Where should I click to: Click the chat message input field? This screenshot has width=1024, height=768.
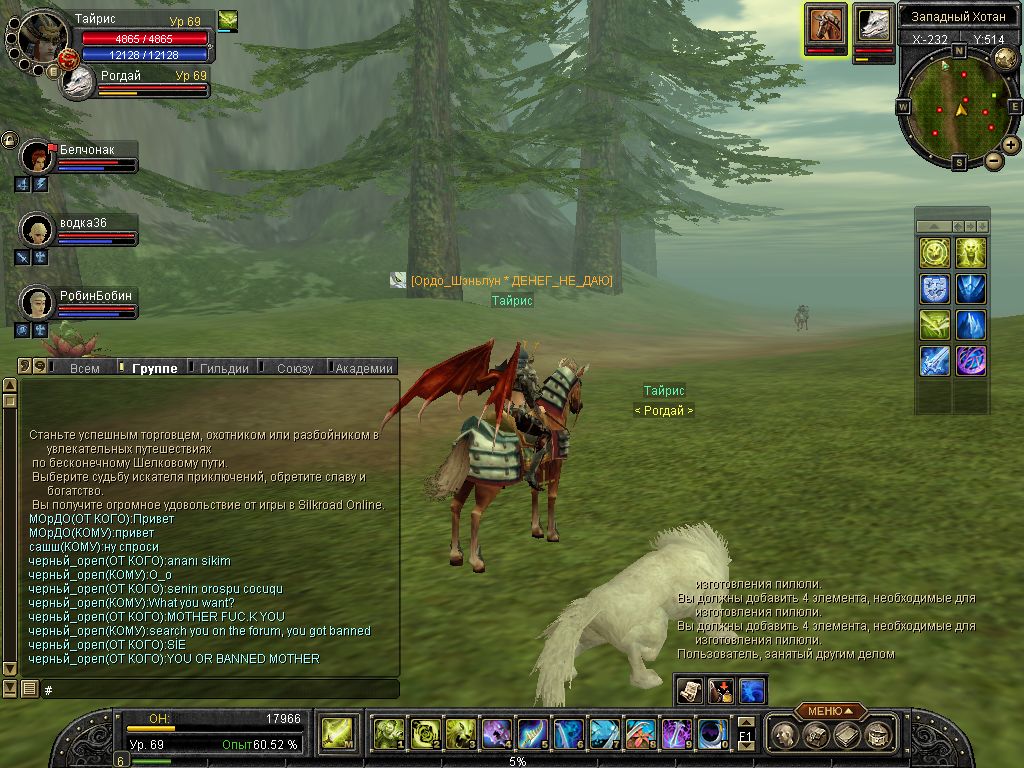coord(220,690)
